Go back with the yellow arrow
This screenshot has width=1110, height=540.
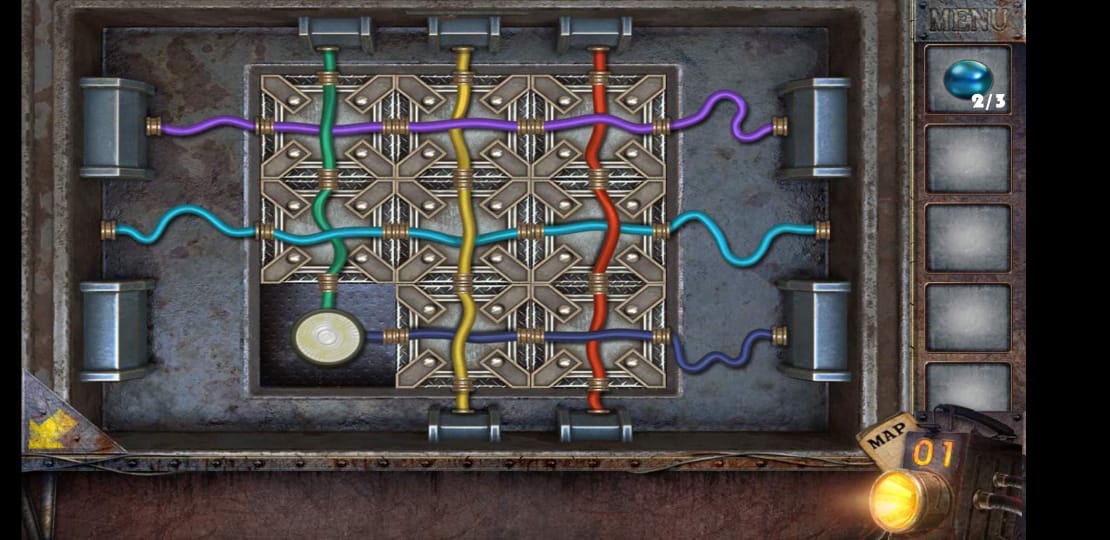[x=52, y=430]
